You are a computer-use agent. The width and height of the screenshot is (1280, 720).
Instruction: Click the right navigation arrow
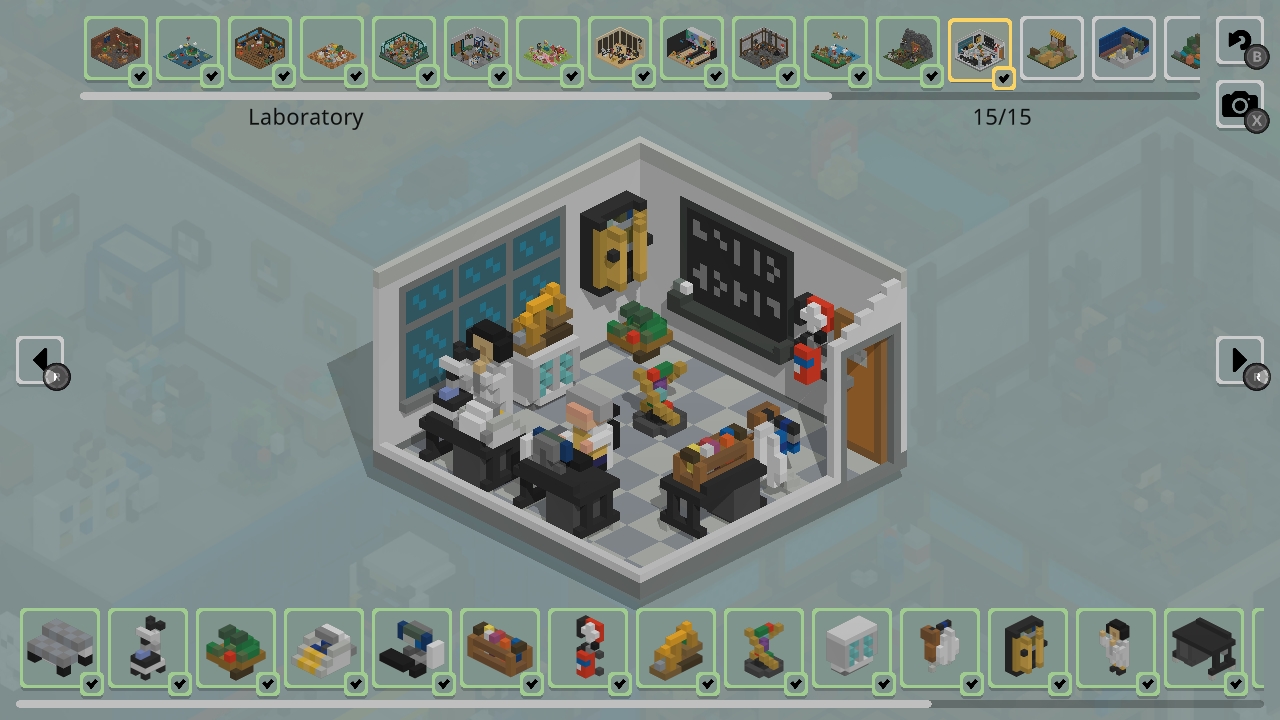(1240, 360)
